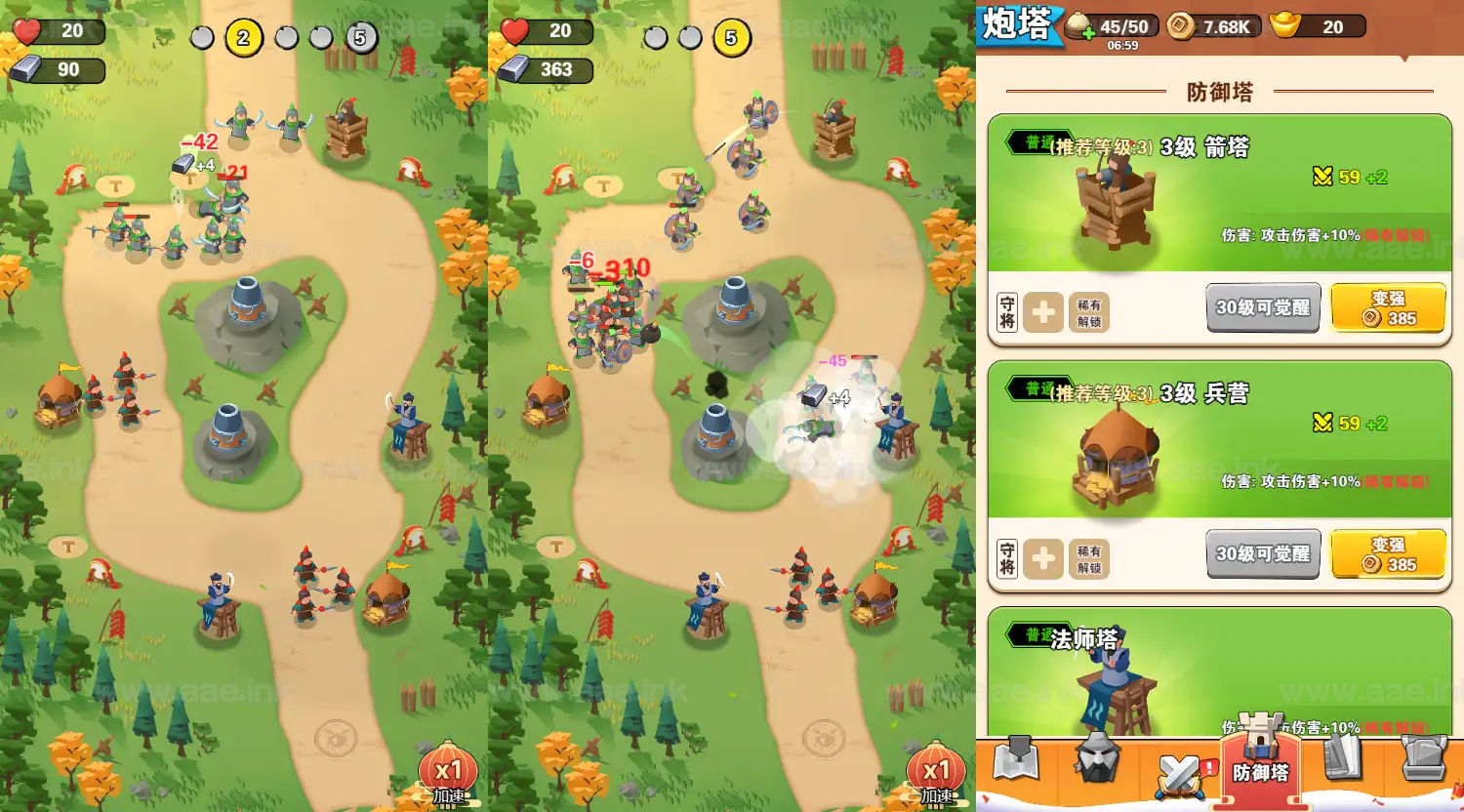Select the 防御塔 tab
This screenshot has width=1464, height=812.
1260,761
